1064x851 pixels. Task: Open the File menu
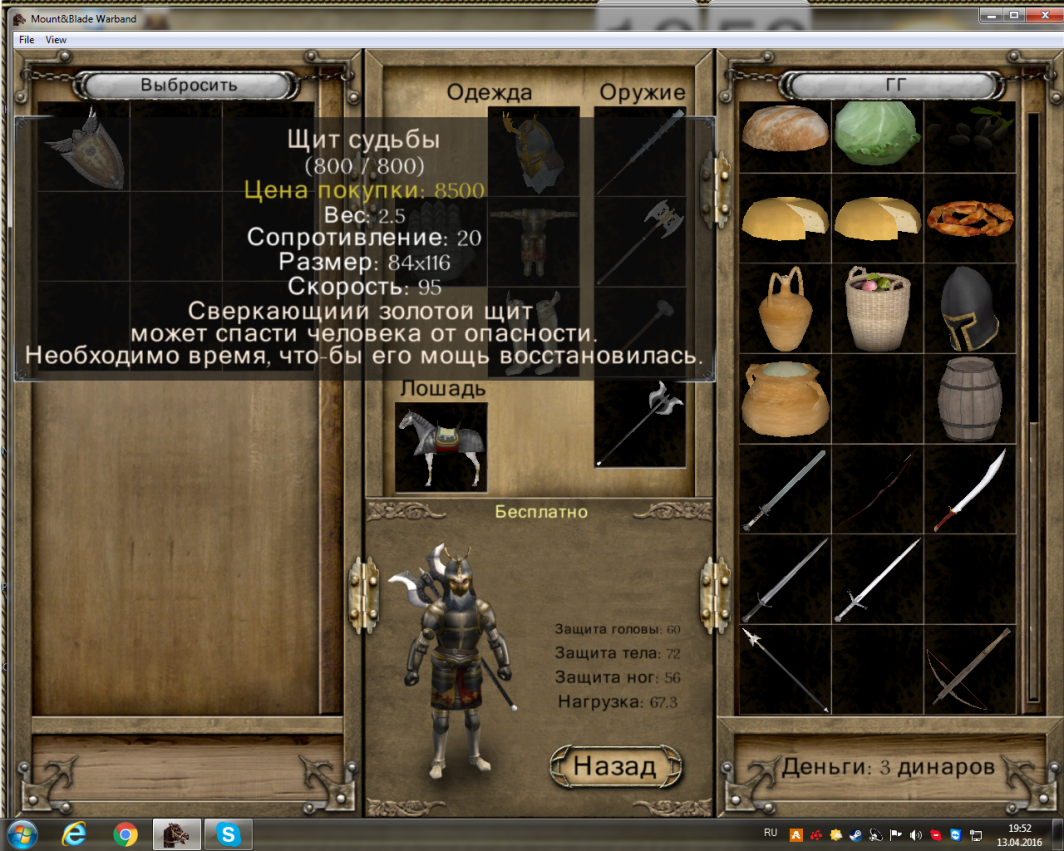coord(26,40)
